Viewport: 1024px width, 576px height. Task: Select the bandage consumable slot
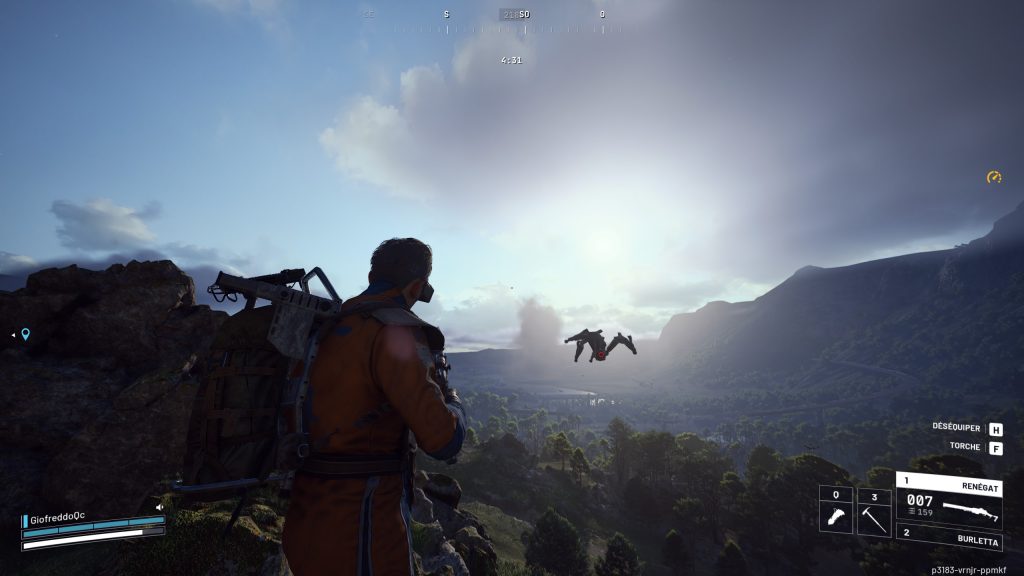pyautogui.click(x=835, y=512)
